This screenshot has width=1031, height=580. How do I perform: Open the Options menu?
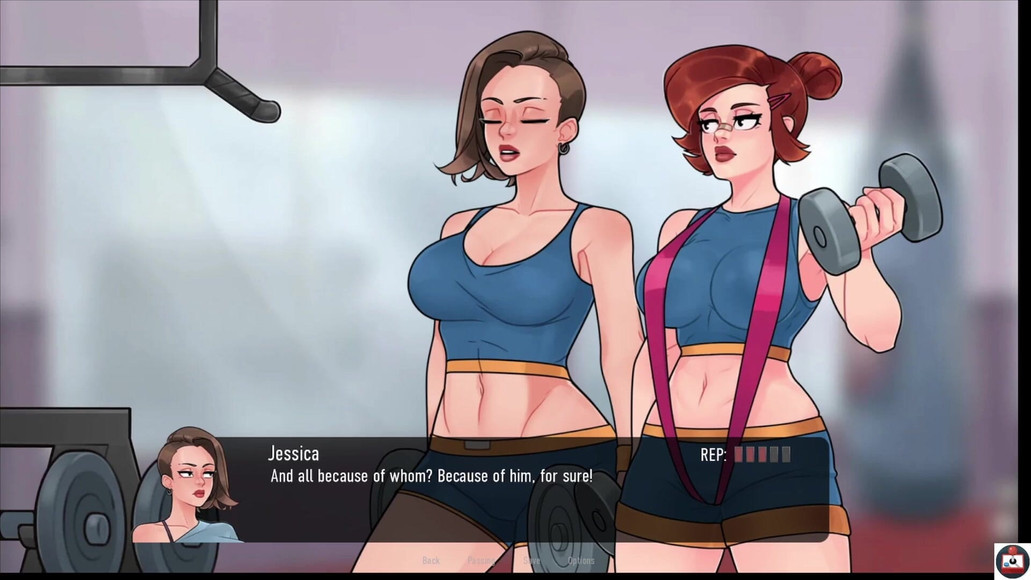tap(581, 561)
